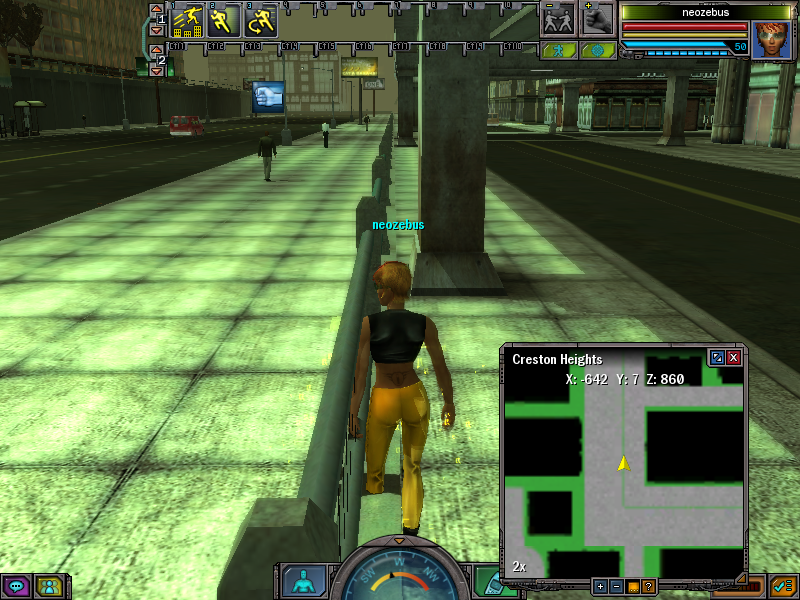800x600 pixels.
Task: Click the yellow player arrow on the minimap
Action: [x=623, y=463]
